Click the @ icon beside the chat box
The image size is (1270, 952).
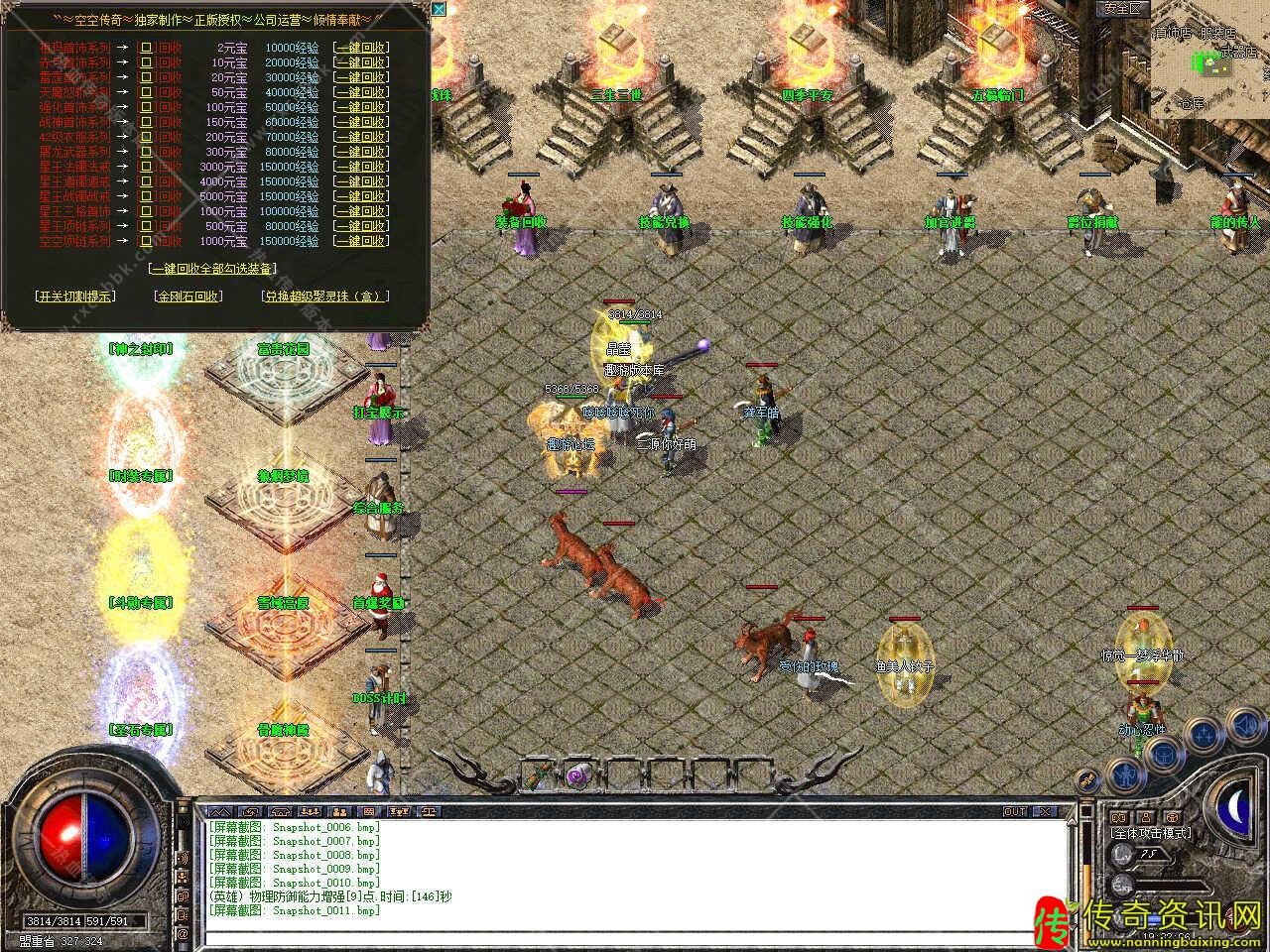183,934
